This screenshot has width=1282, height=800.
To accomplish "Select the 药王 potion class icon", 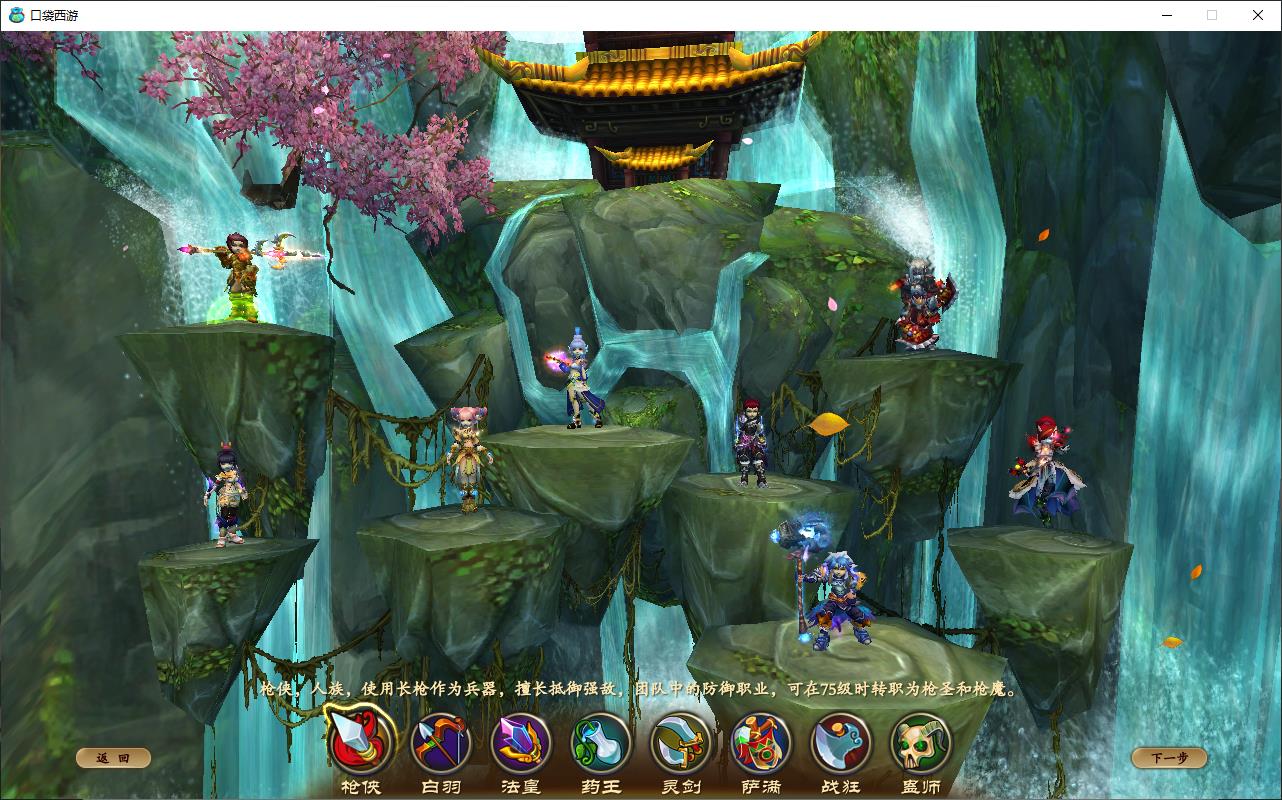I will click(600, 743).
